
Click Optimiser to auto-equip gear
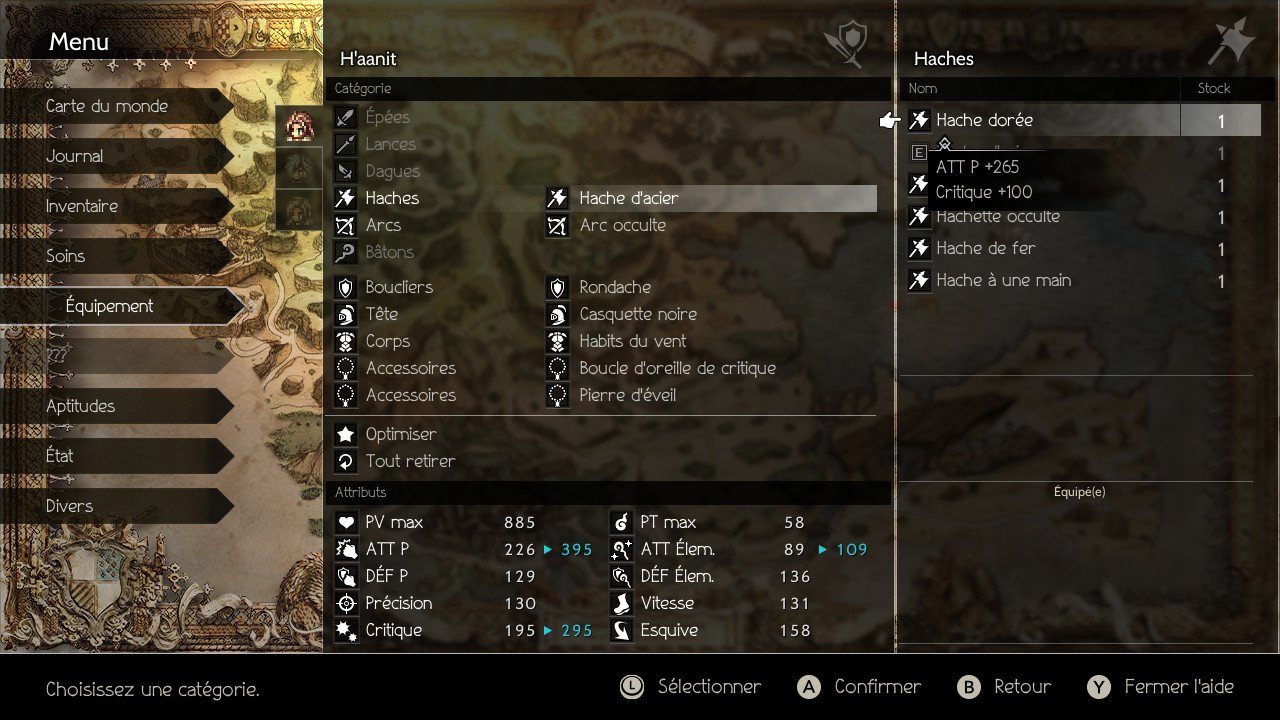(x=401, y=434)
